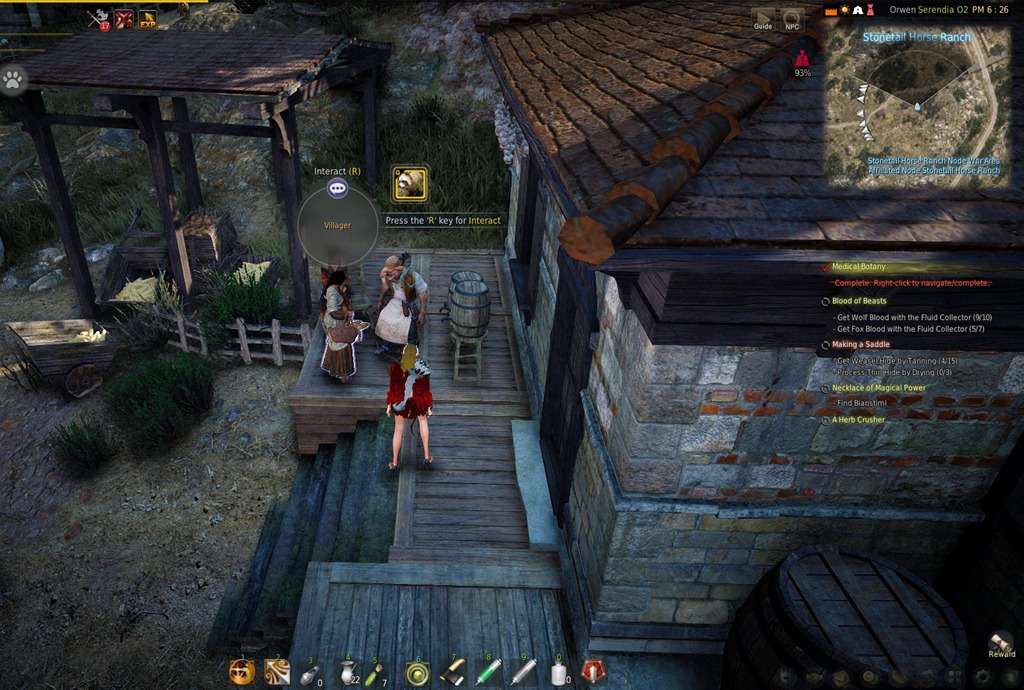Viewport: 1024px width, 690px height.
Task: Open the pet paw icon
Action: coord(13,80)
